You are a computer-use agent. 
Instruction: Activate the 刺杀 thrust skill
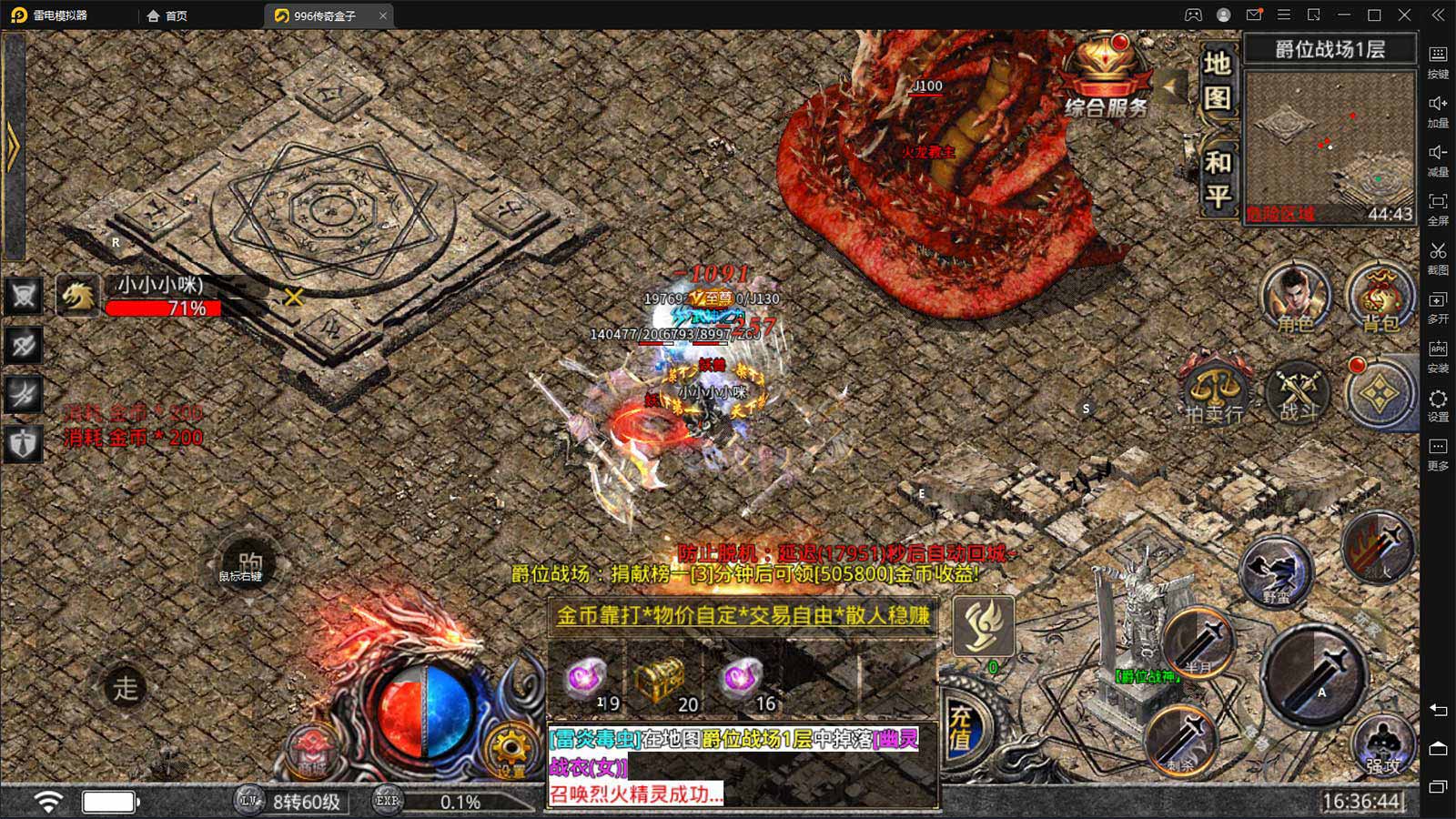click(x=1182, y=739)
